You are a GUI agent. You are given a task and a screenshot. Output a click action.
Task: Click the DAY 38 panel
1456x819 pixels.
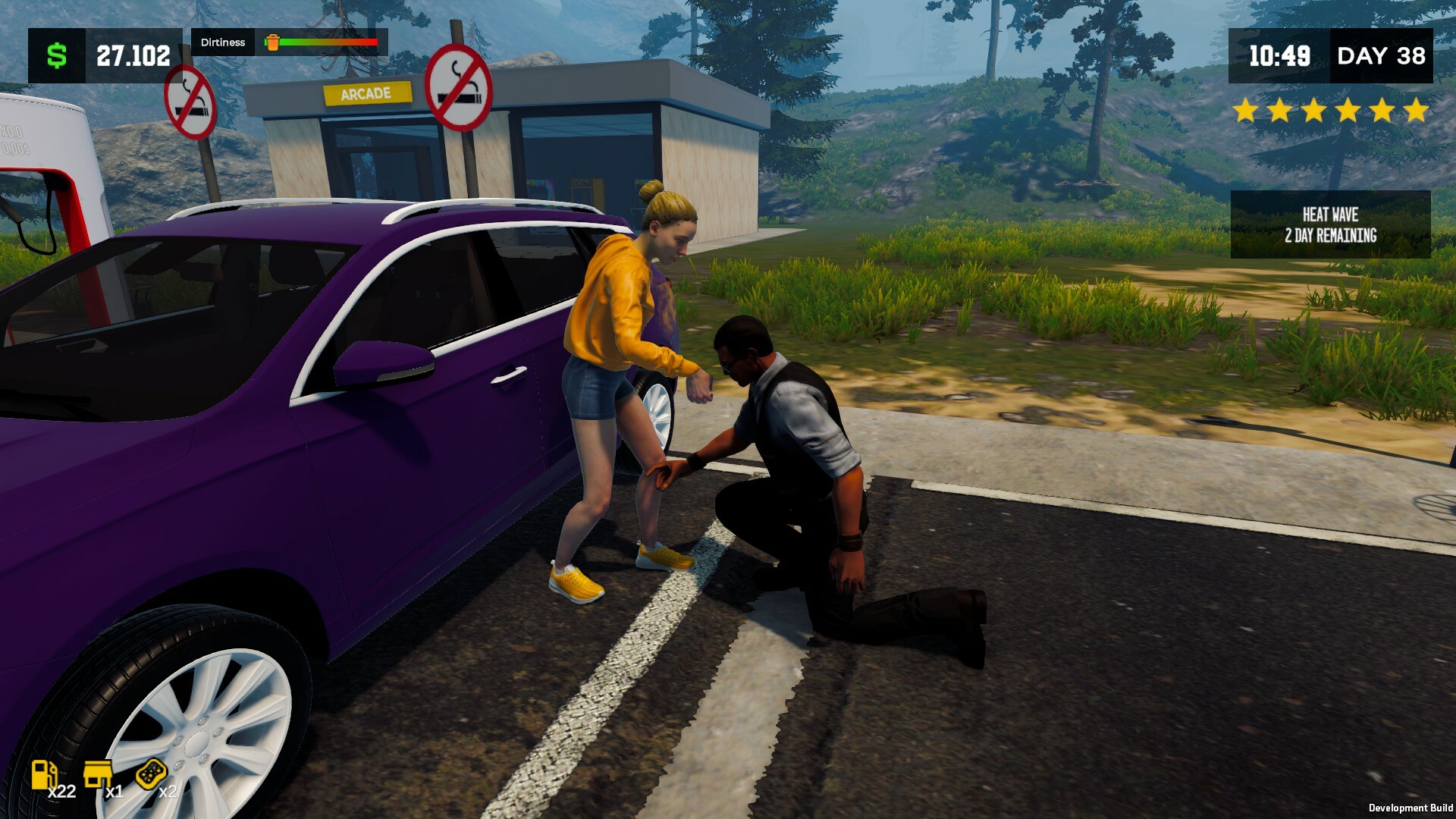pos(1382,55)
